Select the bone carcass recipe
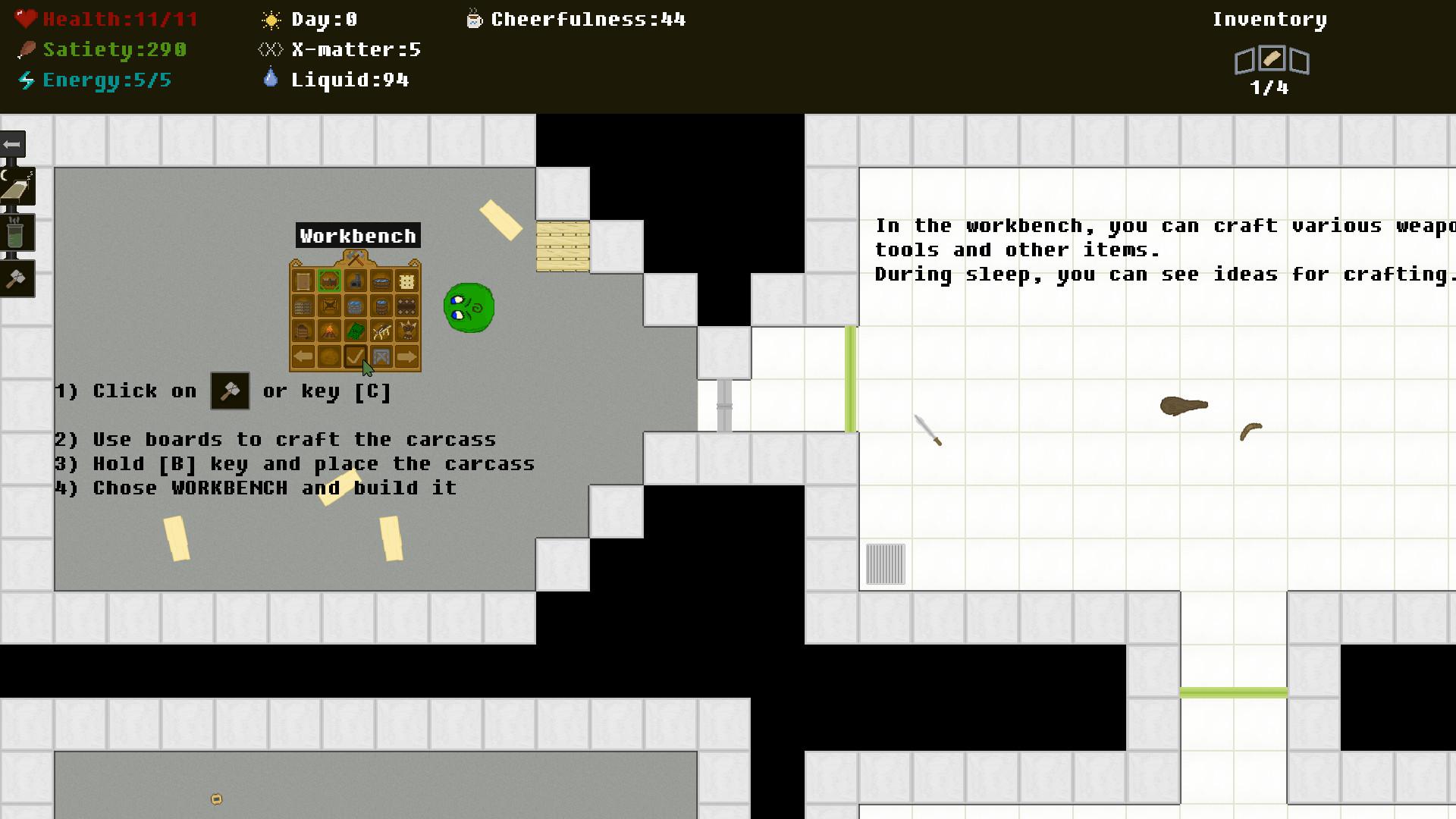The width and height of the screenshot is (1456, 819). click(381, 331)
